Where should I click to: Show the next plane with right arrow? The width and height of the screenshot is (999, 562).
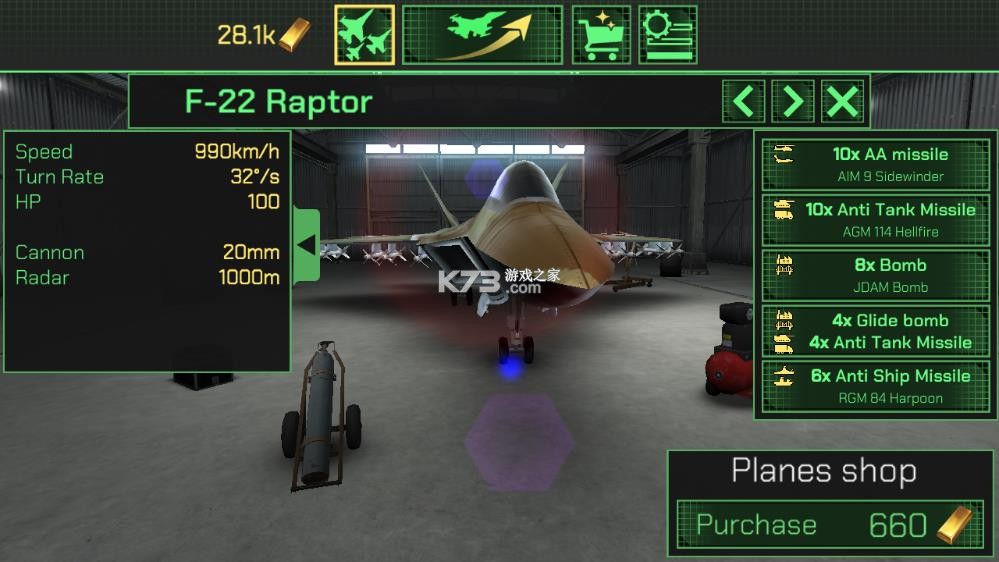[x=793, y=101]
